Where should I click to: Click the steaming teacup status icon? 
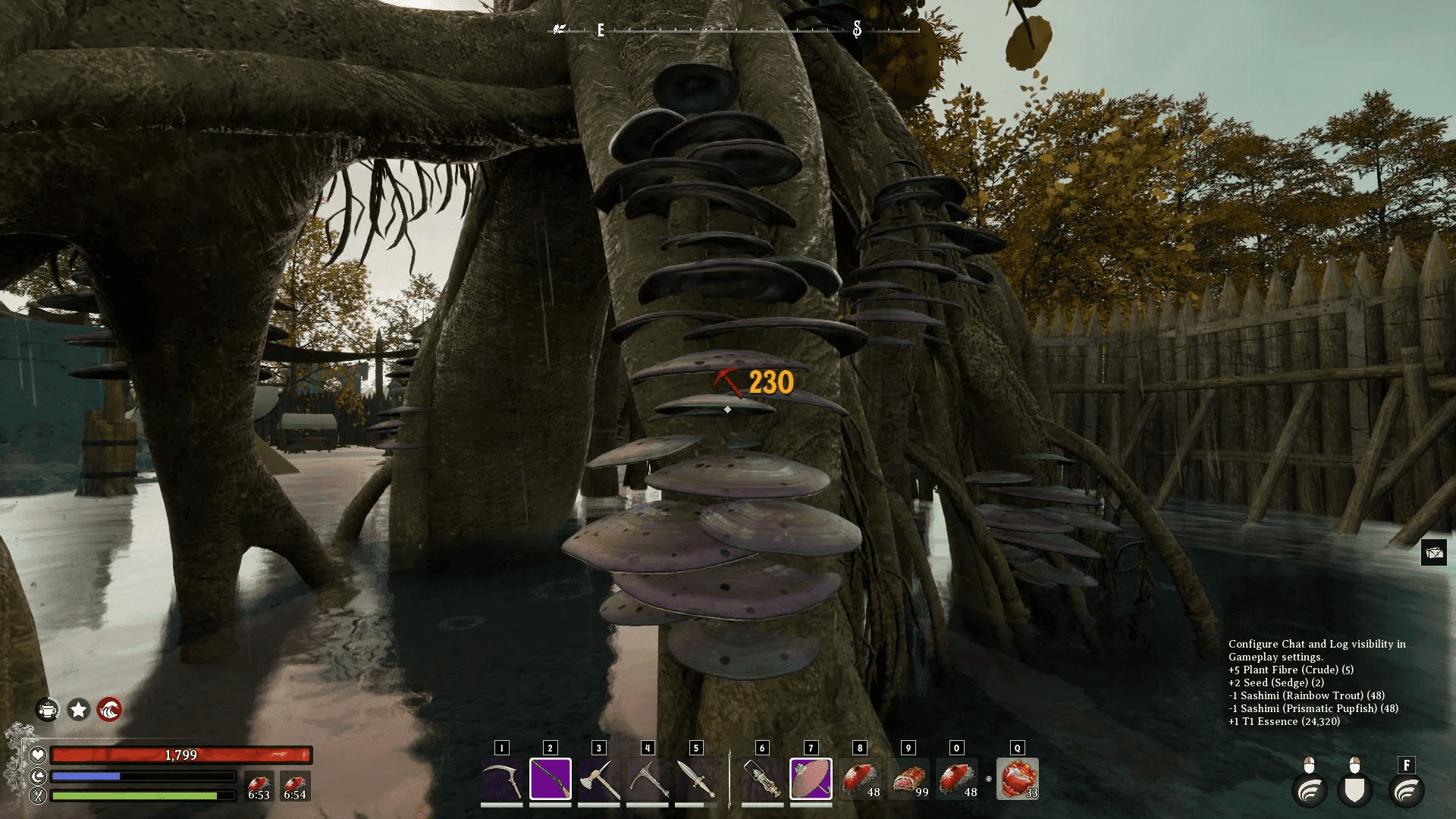[x=48, y=710]
